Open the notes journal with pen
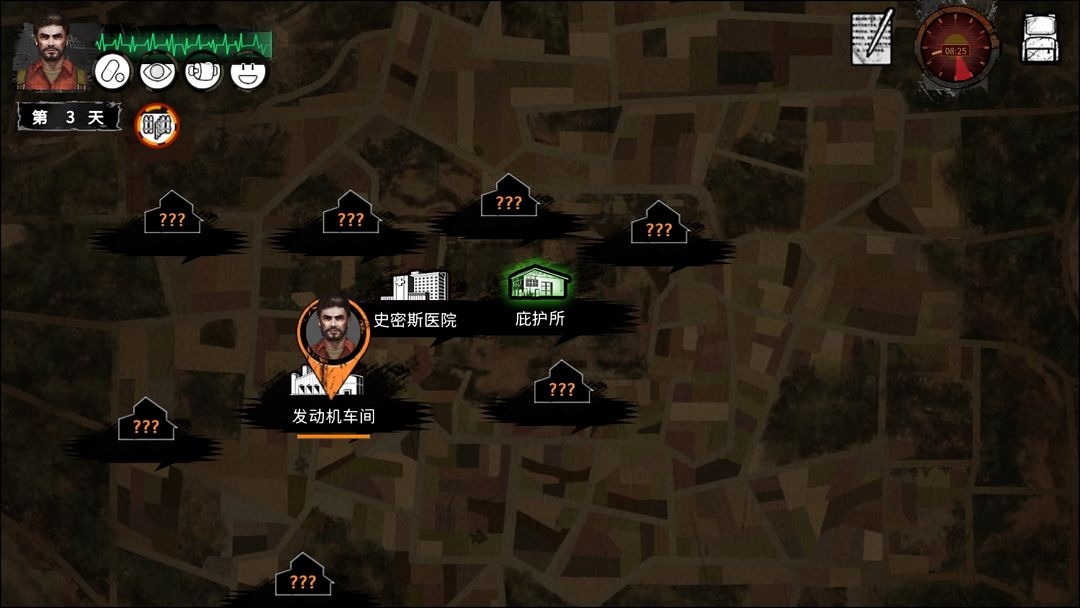 point(870,38)
